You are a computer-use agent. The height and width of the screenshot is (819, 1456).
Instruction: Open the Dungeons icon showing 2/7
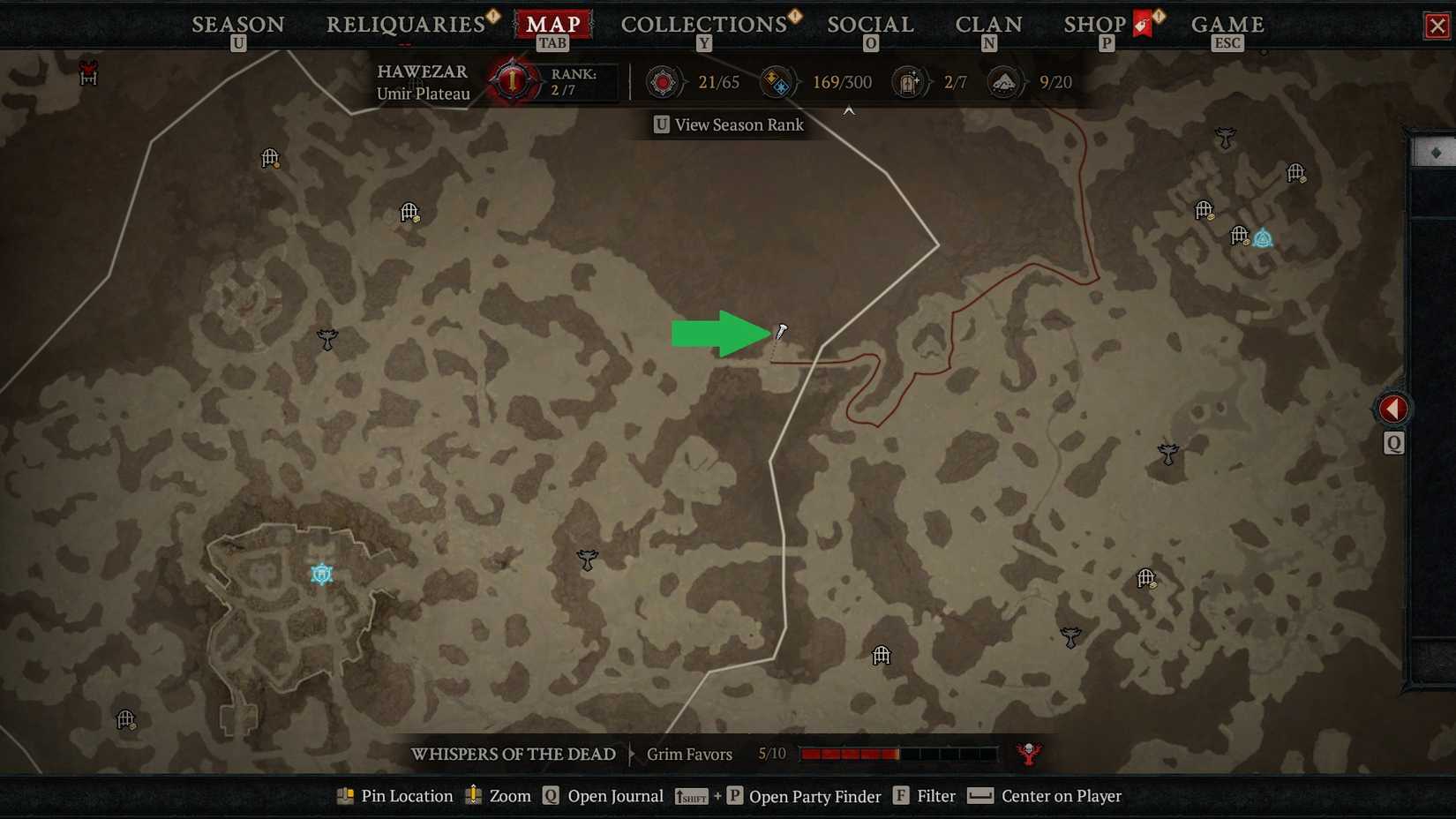909,82
